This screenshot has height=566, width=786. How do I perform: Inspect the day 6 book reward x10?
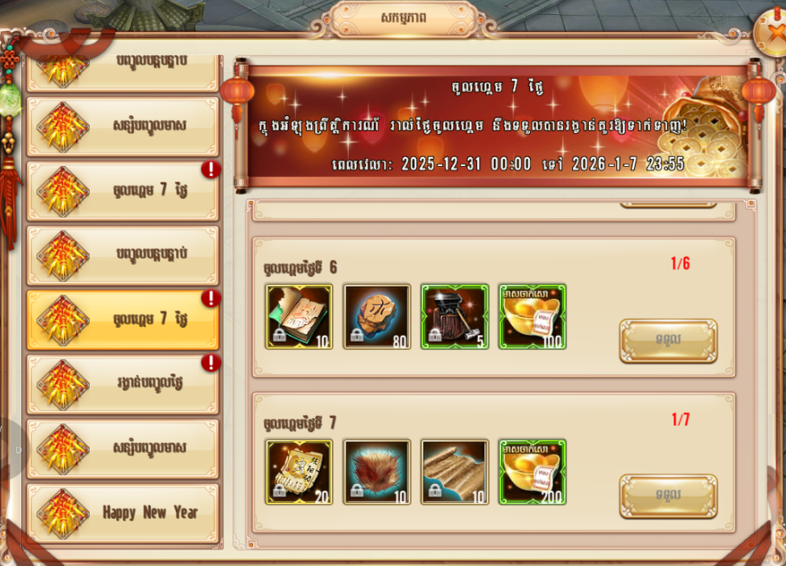(299, 317)
